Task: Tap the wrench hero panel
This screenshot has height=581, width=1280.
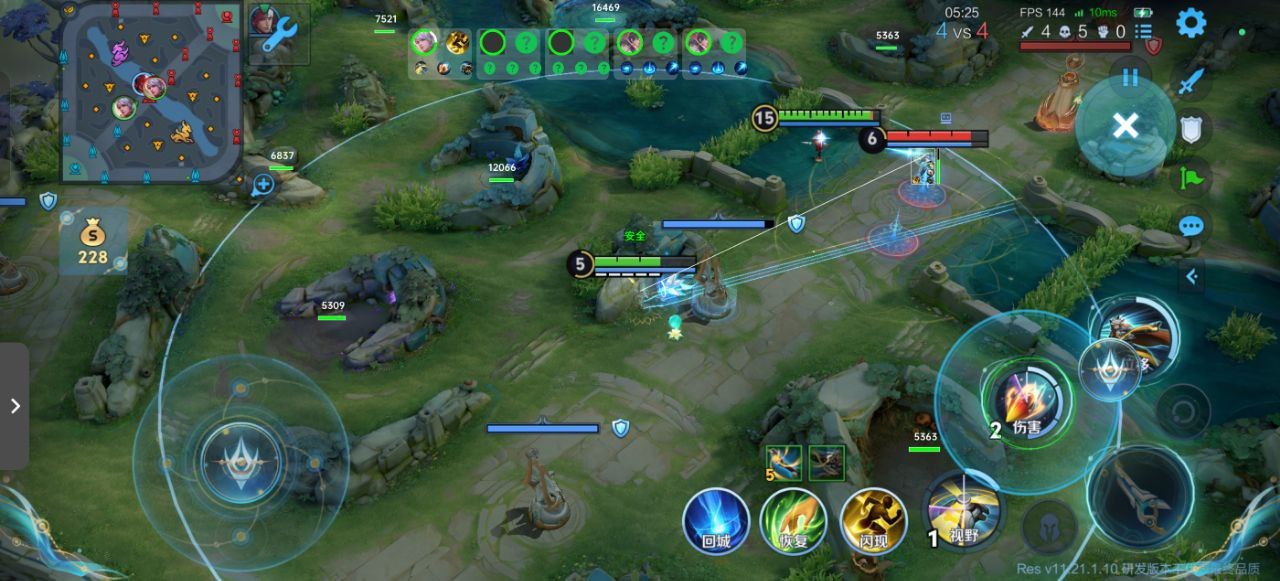Action: click(x=279, y=32)
